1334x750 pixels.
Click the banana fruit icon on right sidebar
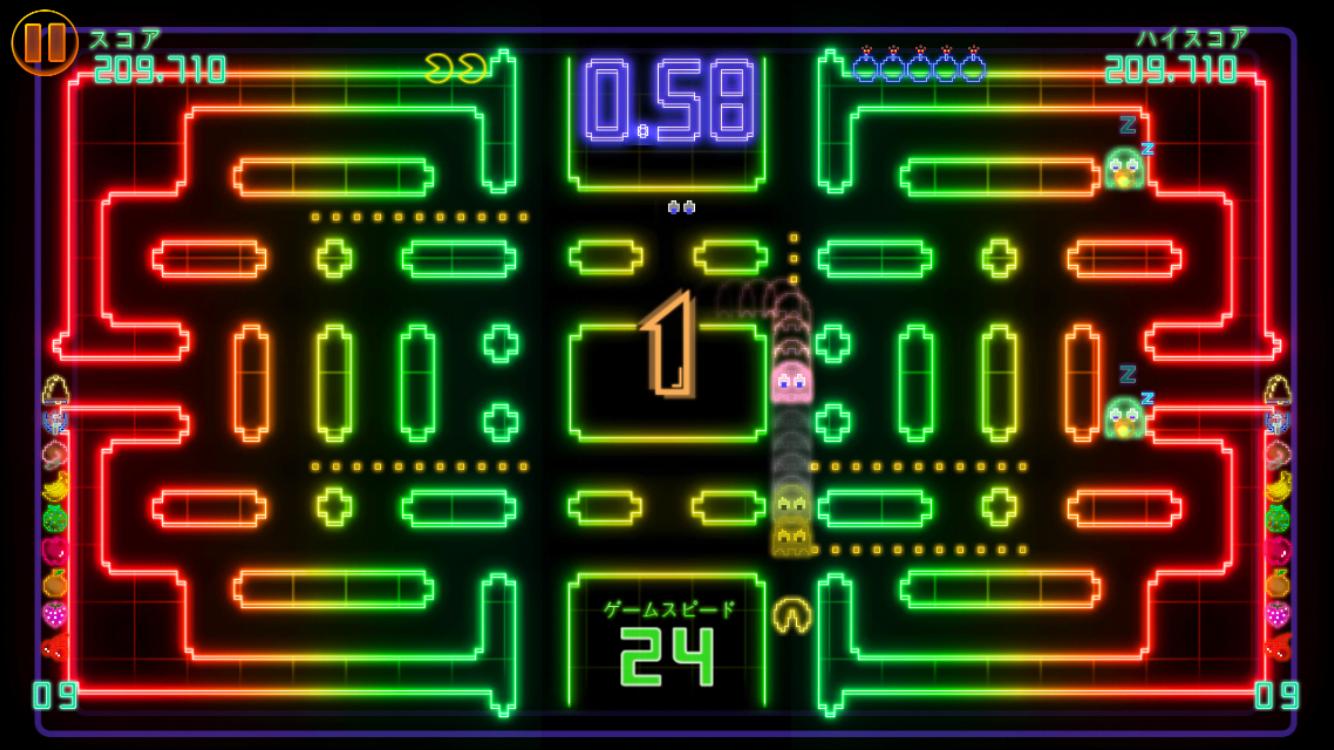(1281, 487)
